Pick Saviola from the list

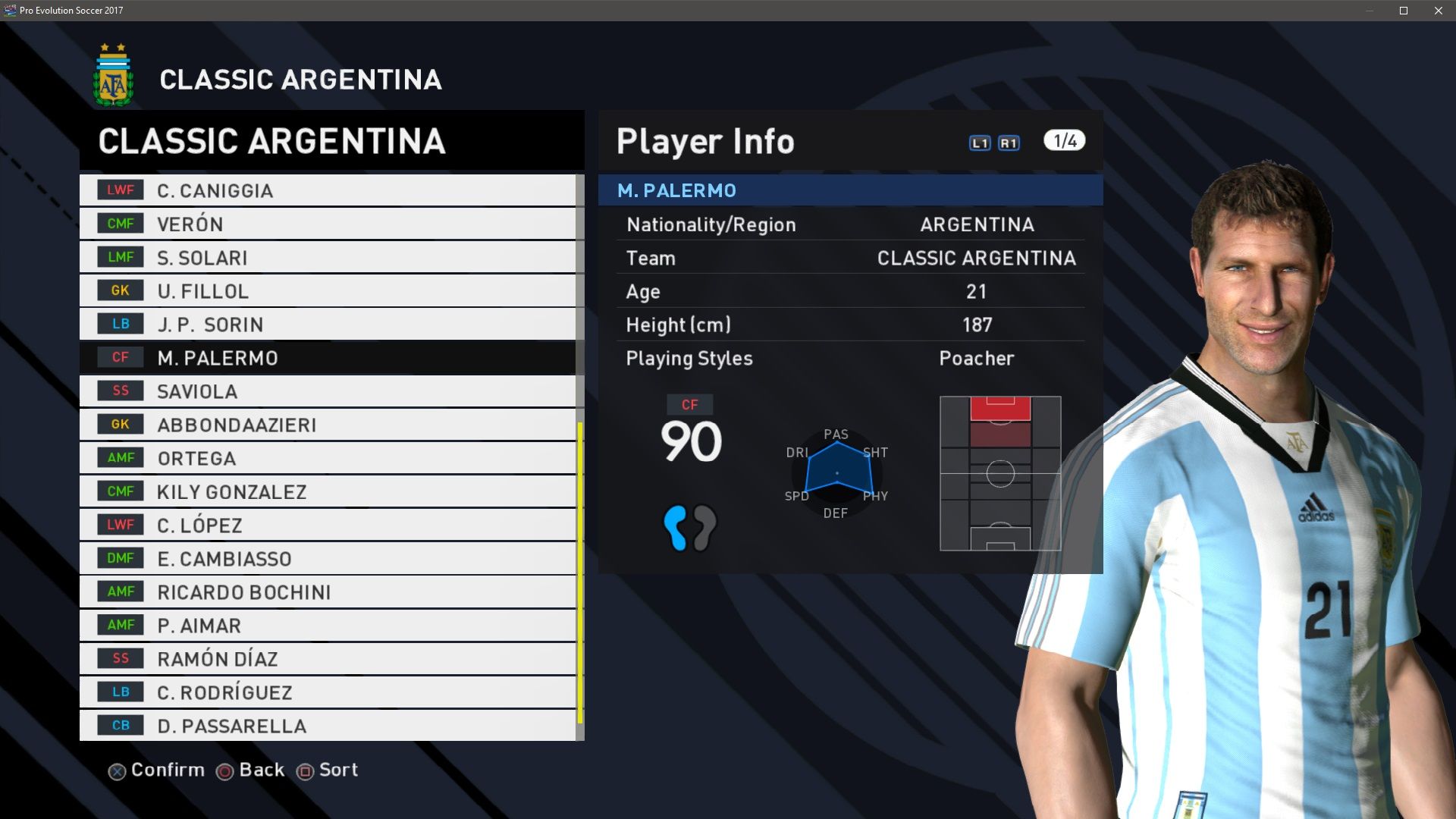(326, 391)
